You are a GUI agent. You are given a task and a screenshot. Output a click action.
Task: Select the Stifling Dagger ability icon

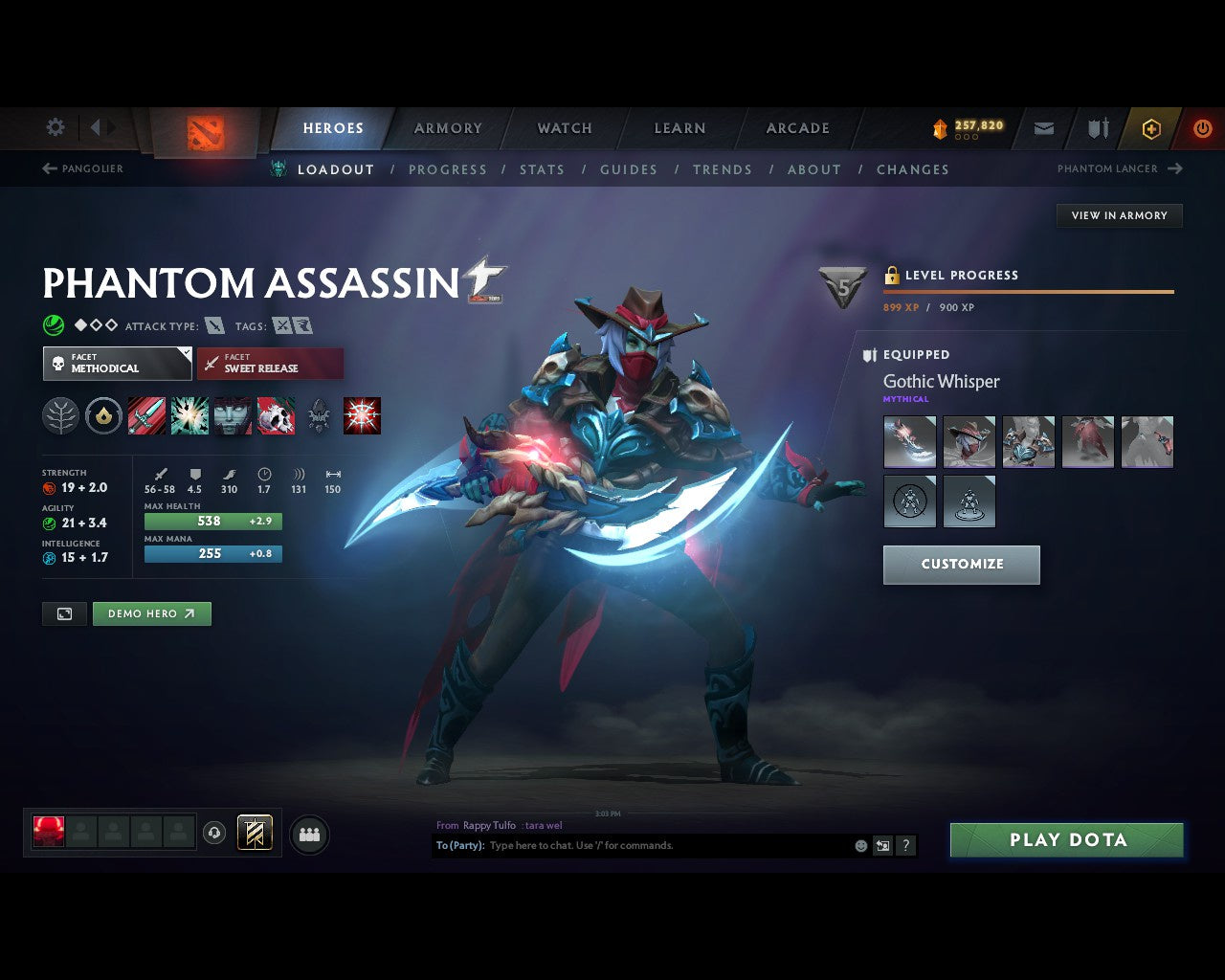(x=146, y=415)
